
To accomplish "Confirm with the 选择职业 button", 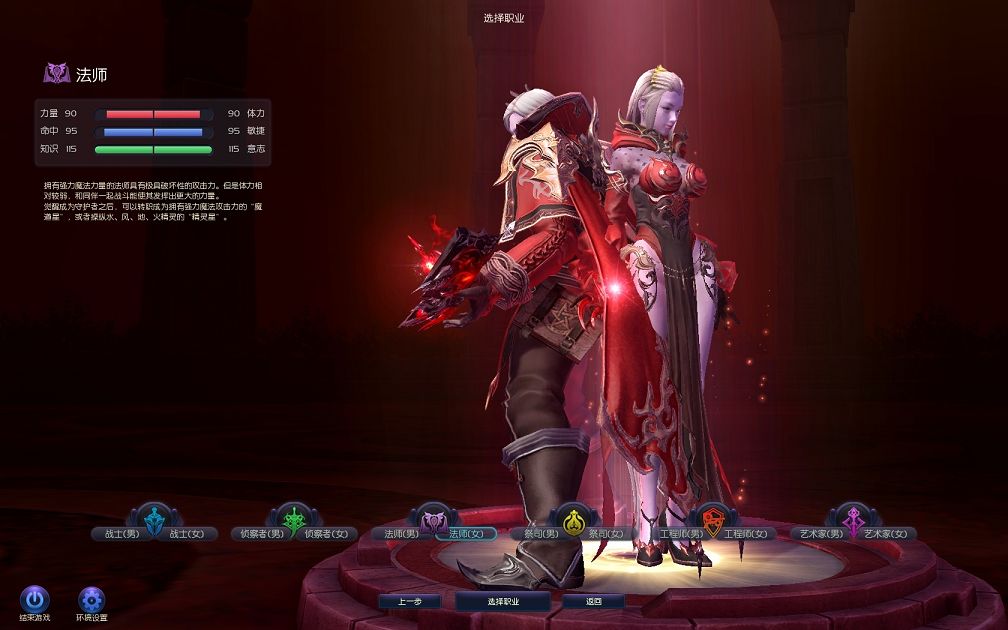I will 502,601.
